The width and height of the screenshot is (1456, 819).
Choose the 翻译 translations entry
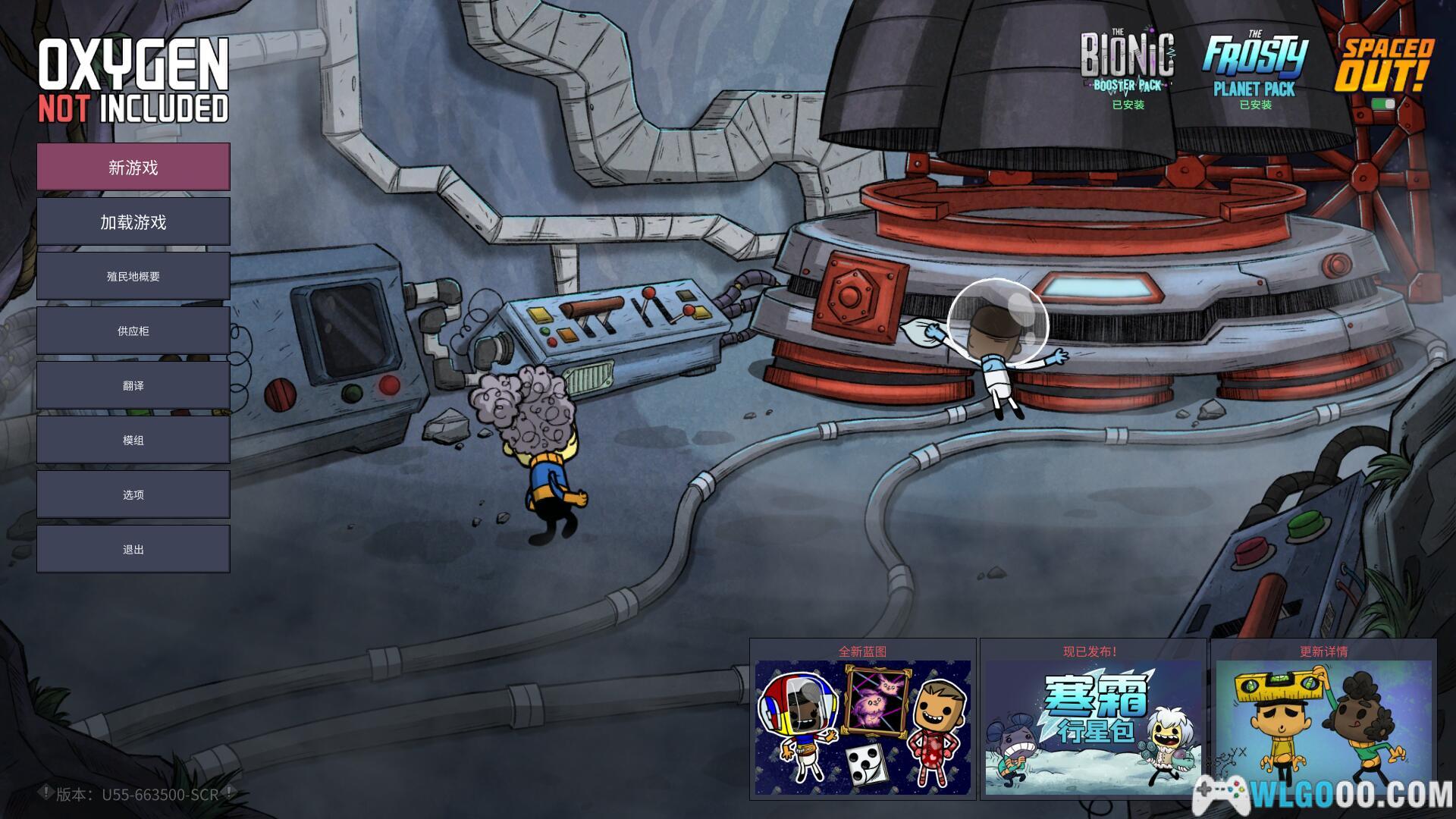pos(133,385)
